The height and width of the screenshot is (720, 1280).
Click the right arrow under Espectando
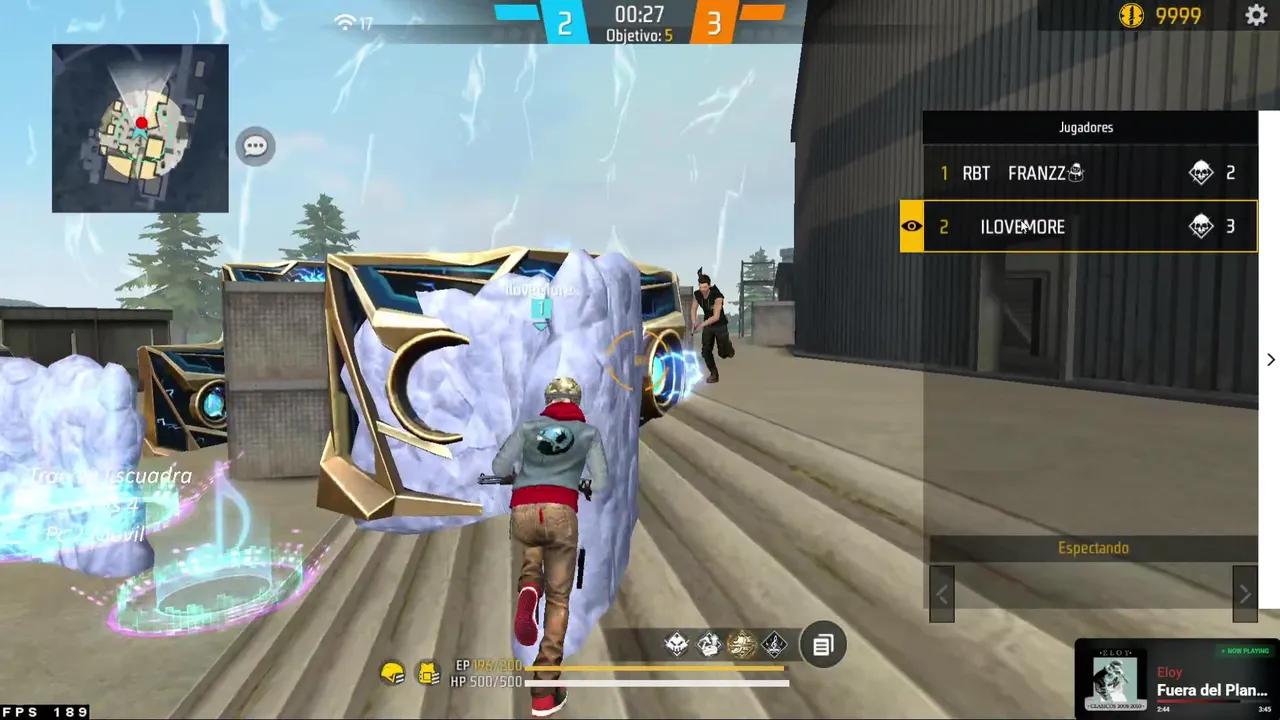pyautogui.click(x=1245, y=593)
